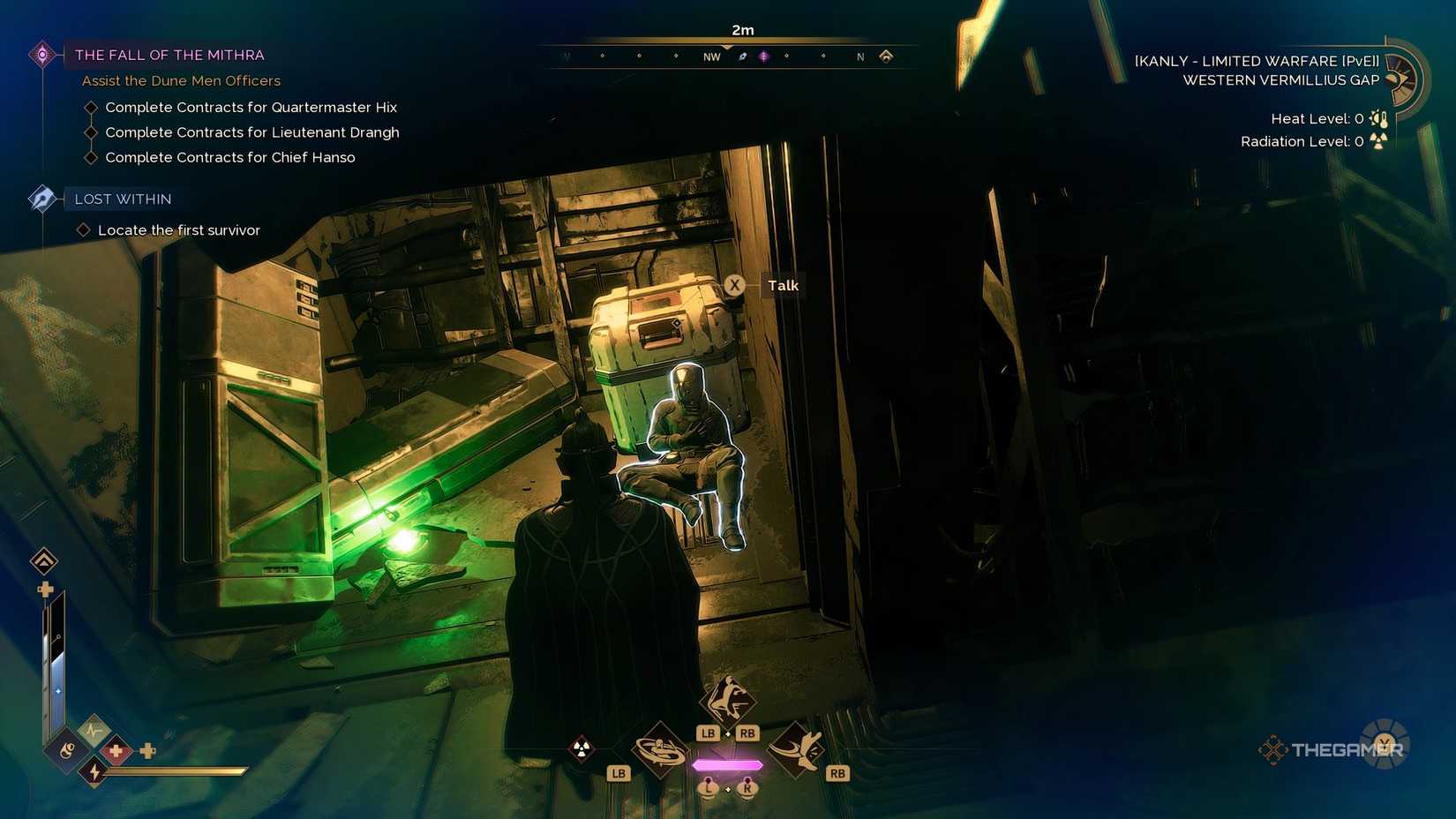Expand the Assist the Dune Men Officers objective list

pyautogui.click(x=180, y=80)
